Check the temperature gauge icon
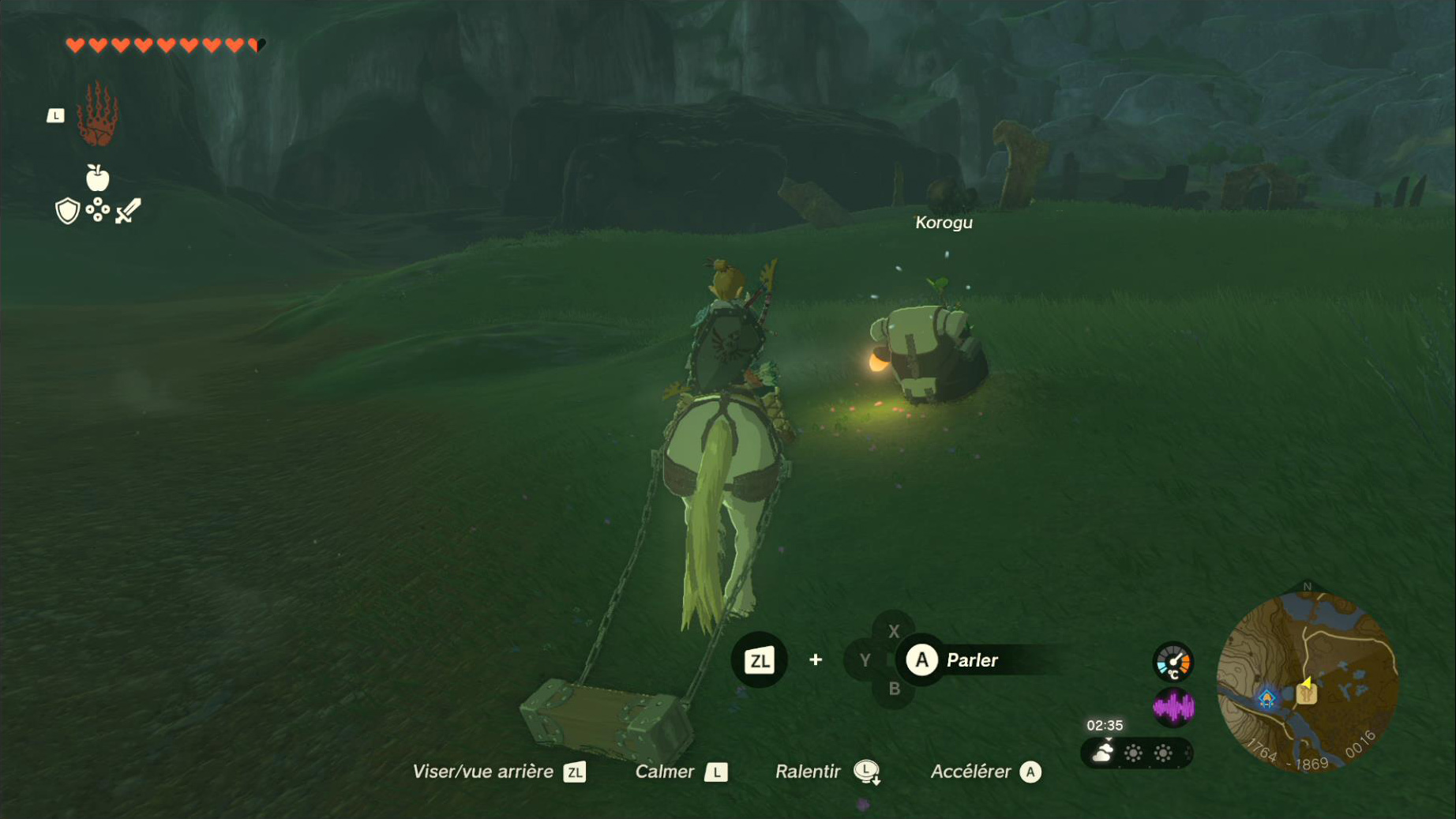 [x=1173, y=662]
